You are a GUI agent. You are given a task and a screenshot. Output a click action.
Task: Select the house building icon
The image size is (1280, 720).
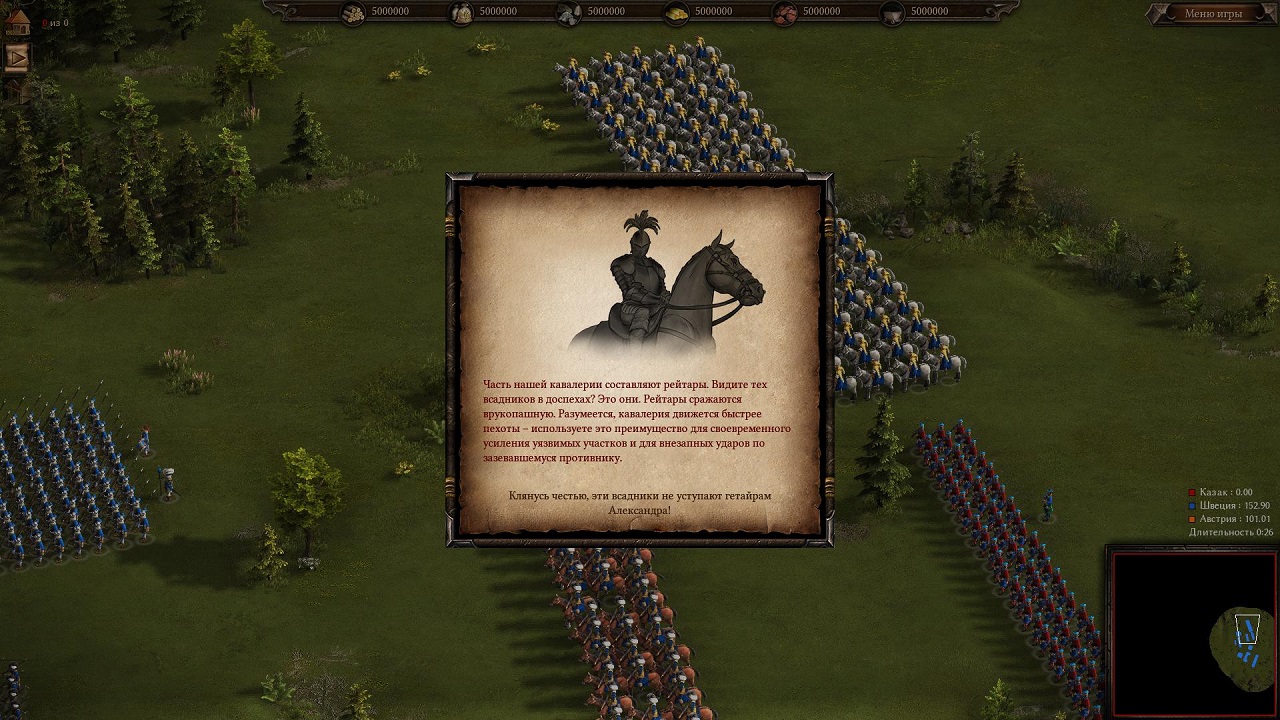coord(17,22)
